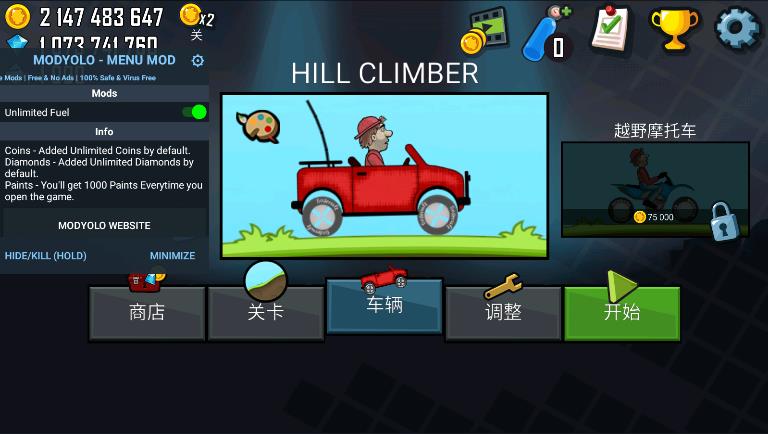The height and width of the screenshot is (434, 768).
Task: Open the gear settings icon
Action: pos(738,28)
